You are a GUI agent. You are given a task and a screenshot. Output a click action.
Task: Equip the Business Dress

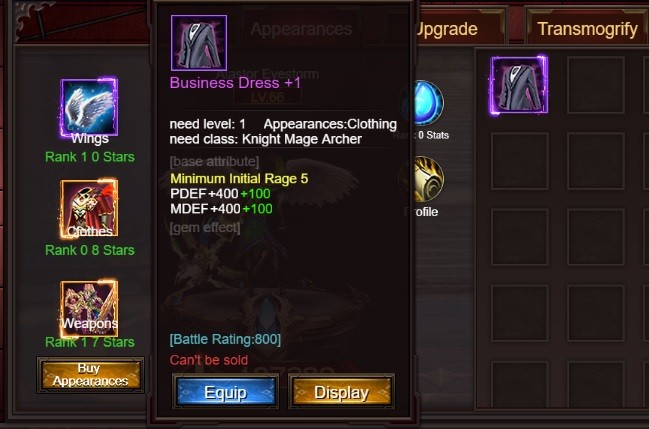coord(224,392)
